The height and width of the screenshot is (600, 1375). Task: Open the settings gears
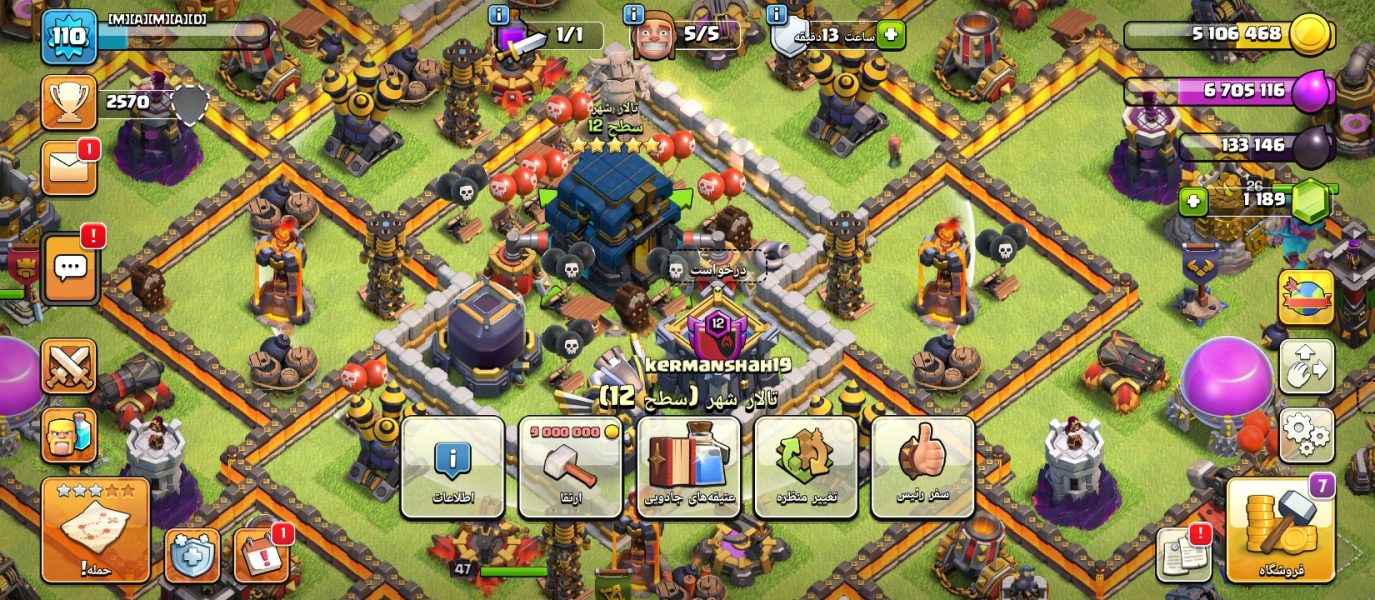pos(1306,435)
